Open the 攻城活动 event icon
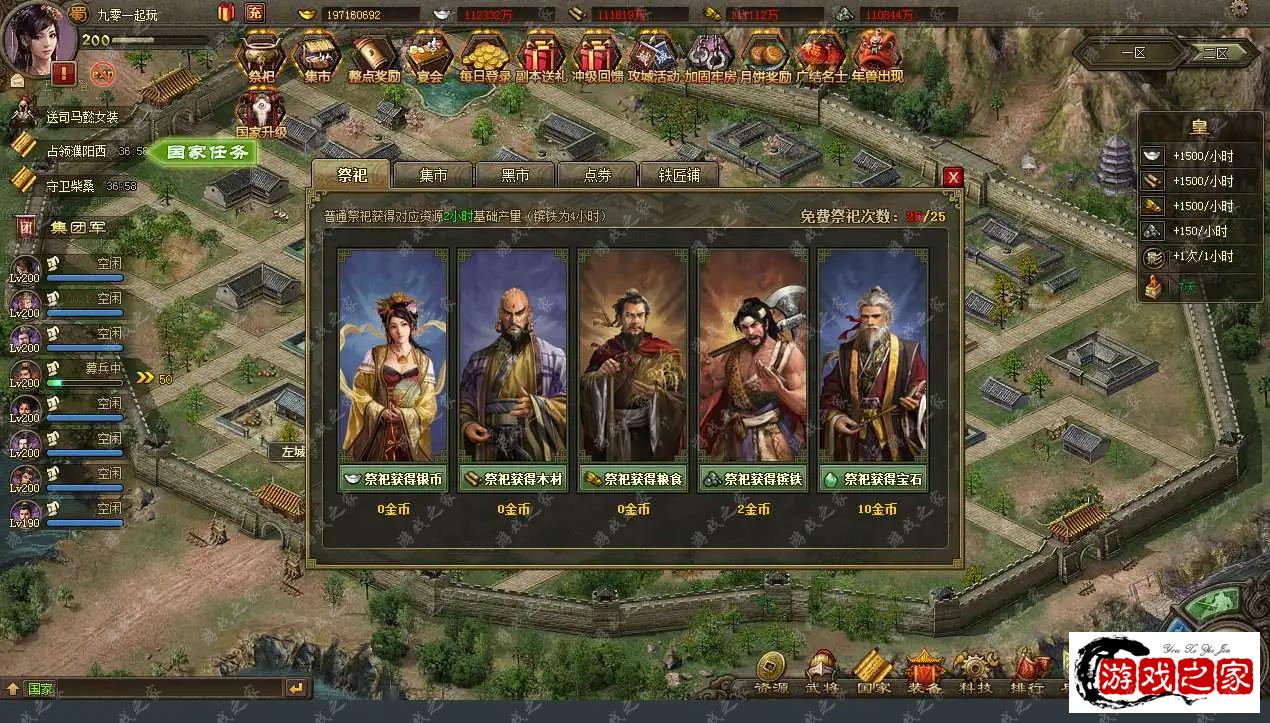Image resolution: width=1270 pixels, height=723 pixels. point(654,58)
